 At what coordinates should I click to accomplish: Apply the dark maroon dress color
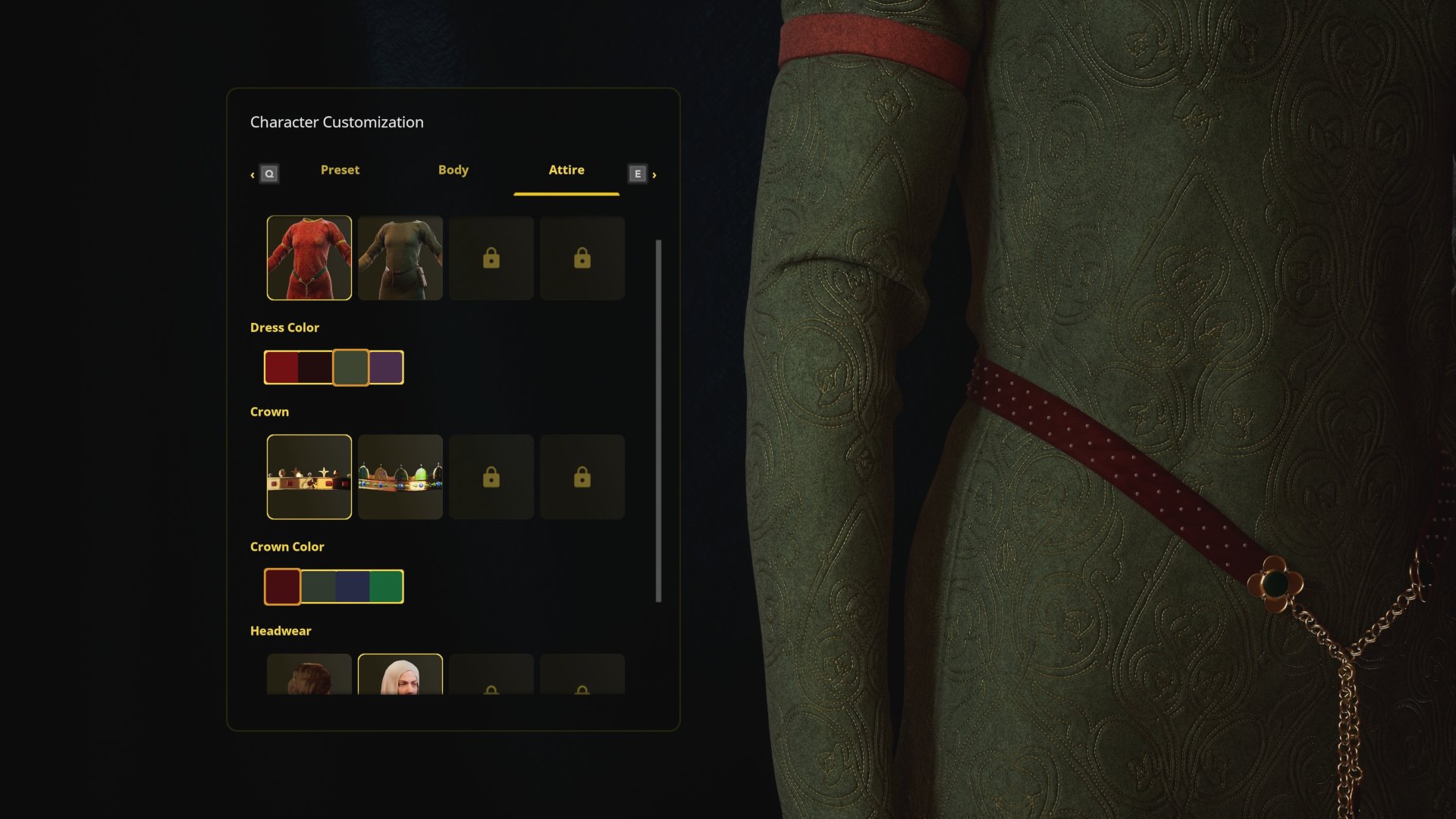coord(315,368)
